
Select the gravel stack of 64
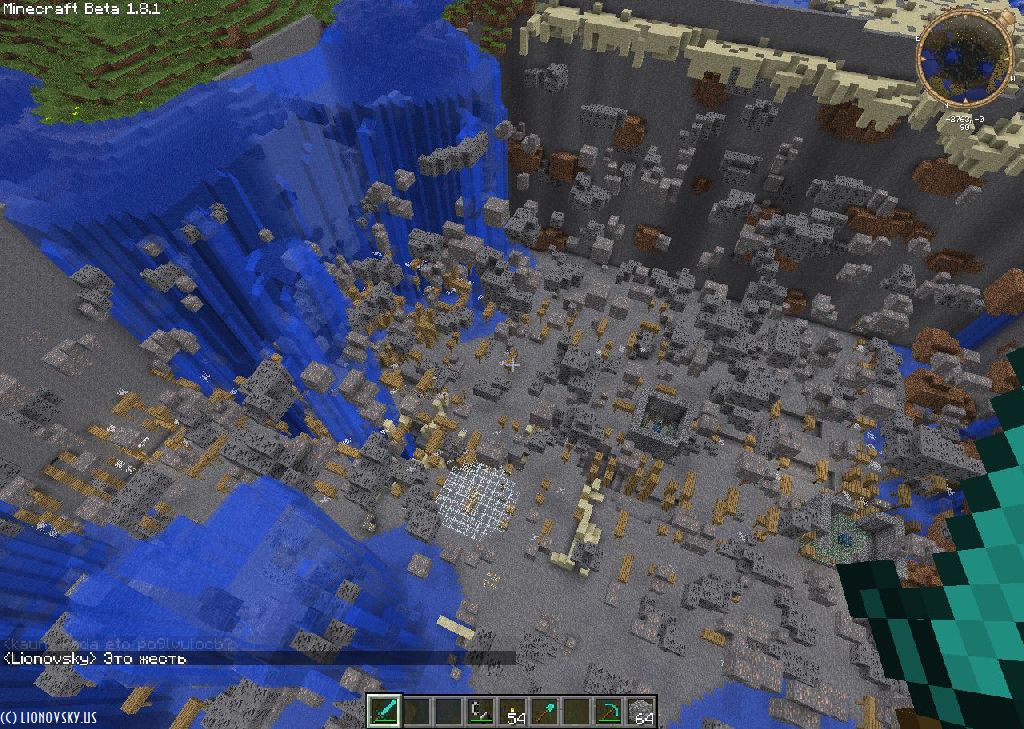click(x=640, y=711)
